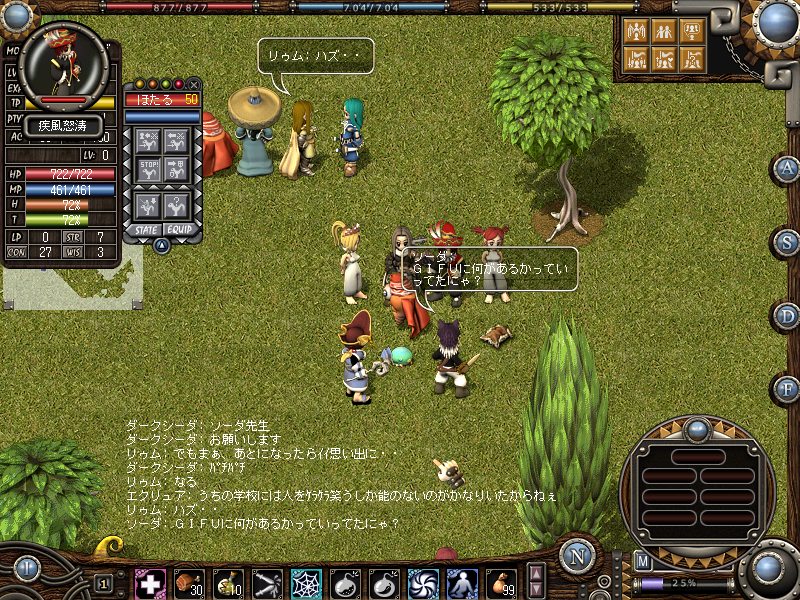Use the white cross healing skill
Viewport: 800px width, 600px height.
click(x=150, y=582)
